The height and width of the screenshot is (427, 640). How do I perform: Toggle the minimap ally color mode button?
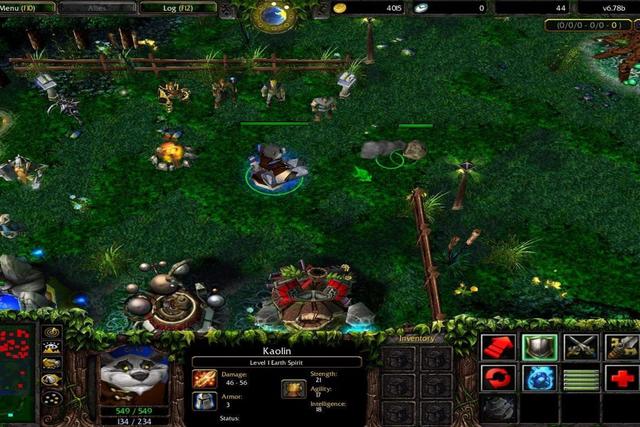coord(51,364)
